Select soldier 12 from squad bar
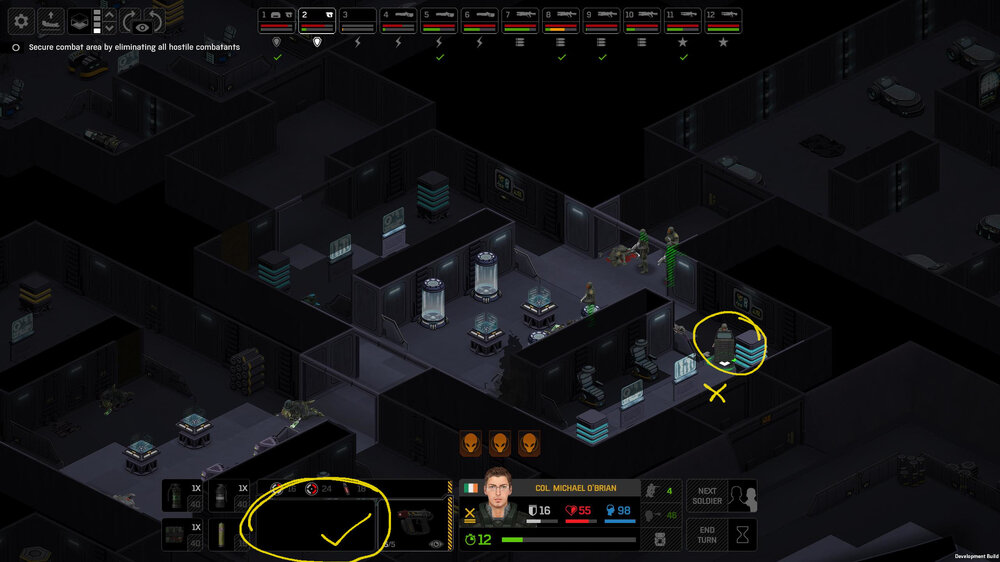1000x562 pixels. tap(725, 20)
